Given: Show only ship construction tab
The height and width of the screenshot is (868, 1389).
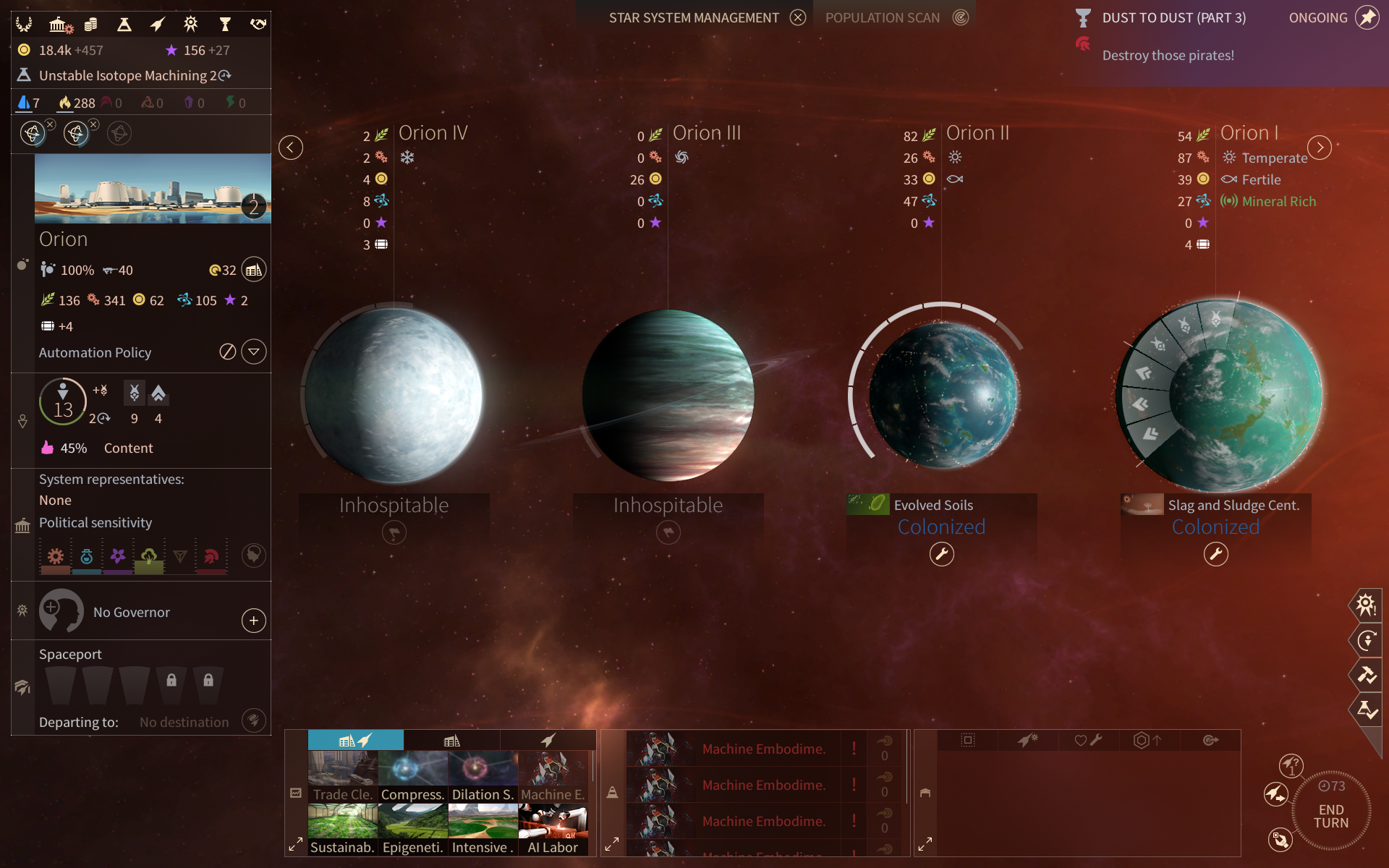Looking at the screenshot, I should (548, 740).
